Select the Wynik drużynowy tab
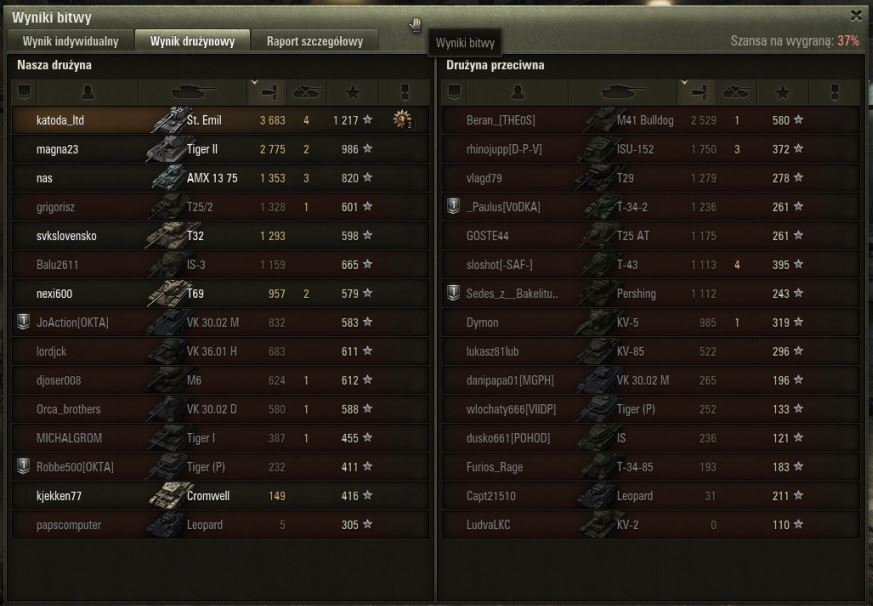The width and height of the screenshot is (873, 606). click(x=192, y=41)
